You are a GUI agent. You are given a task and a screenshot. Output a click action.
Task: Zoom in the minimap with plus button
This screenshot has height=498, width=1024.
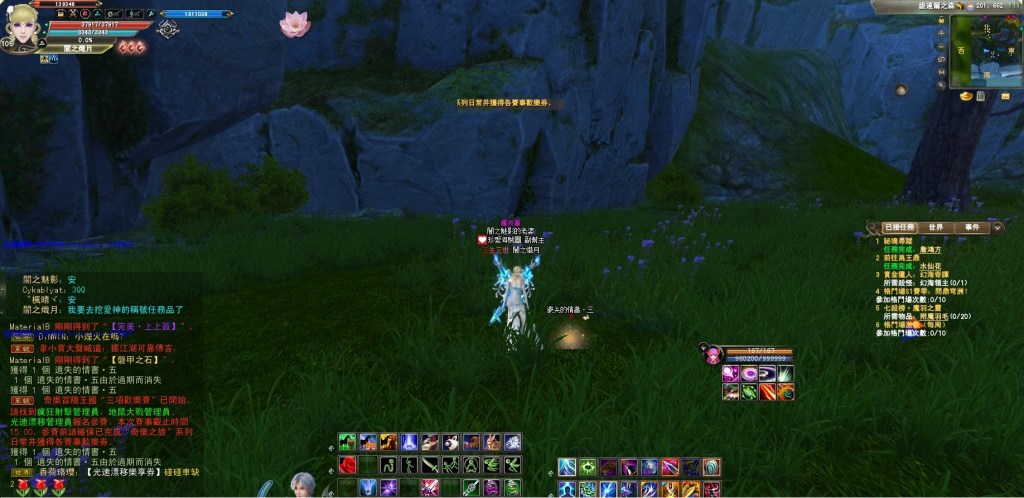942,33
